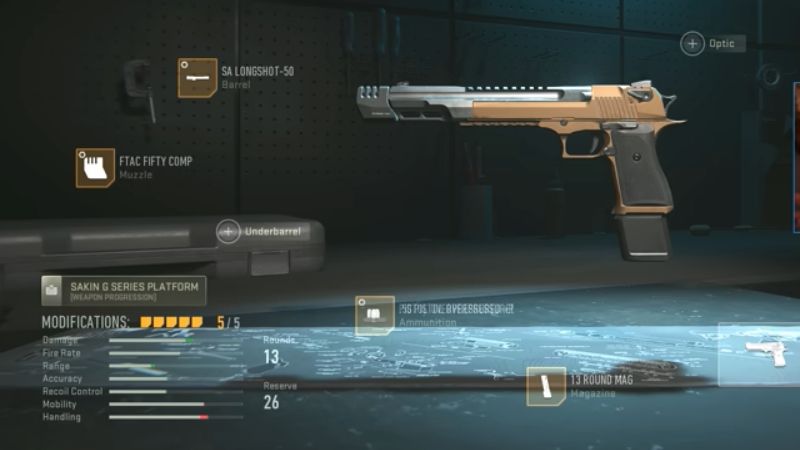Select the 13 Round Mag magazine slot

coord(546,387)
